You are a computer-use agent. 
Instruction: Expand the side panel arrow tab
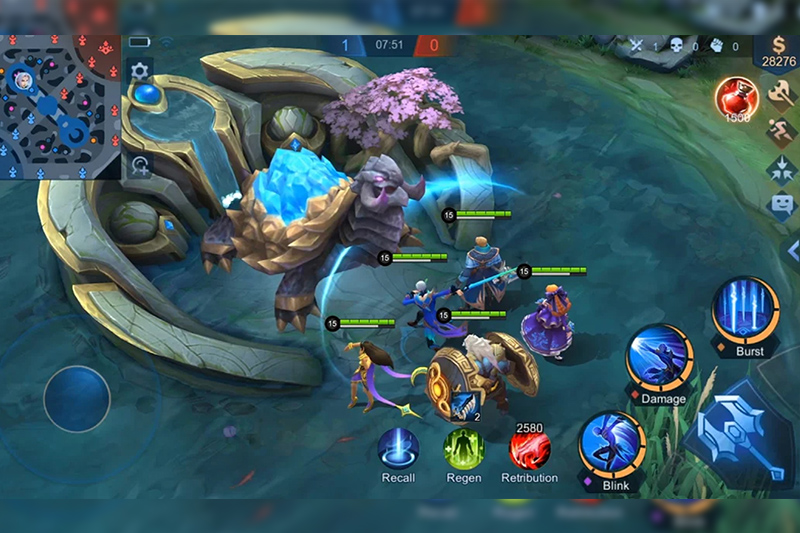click(x=792, y=250)
